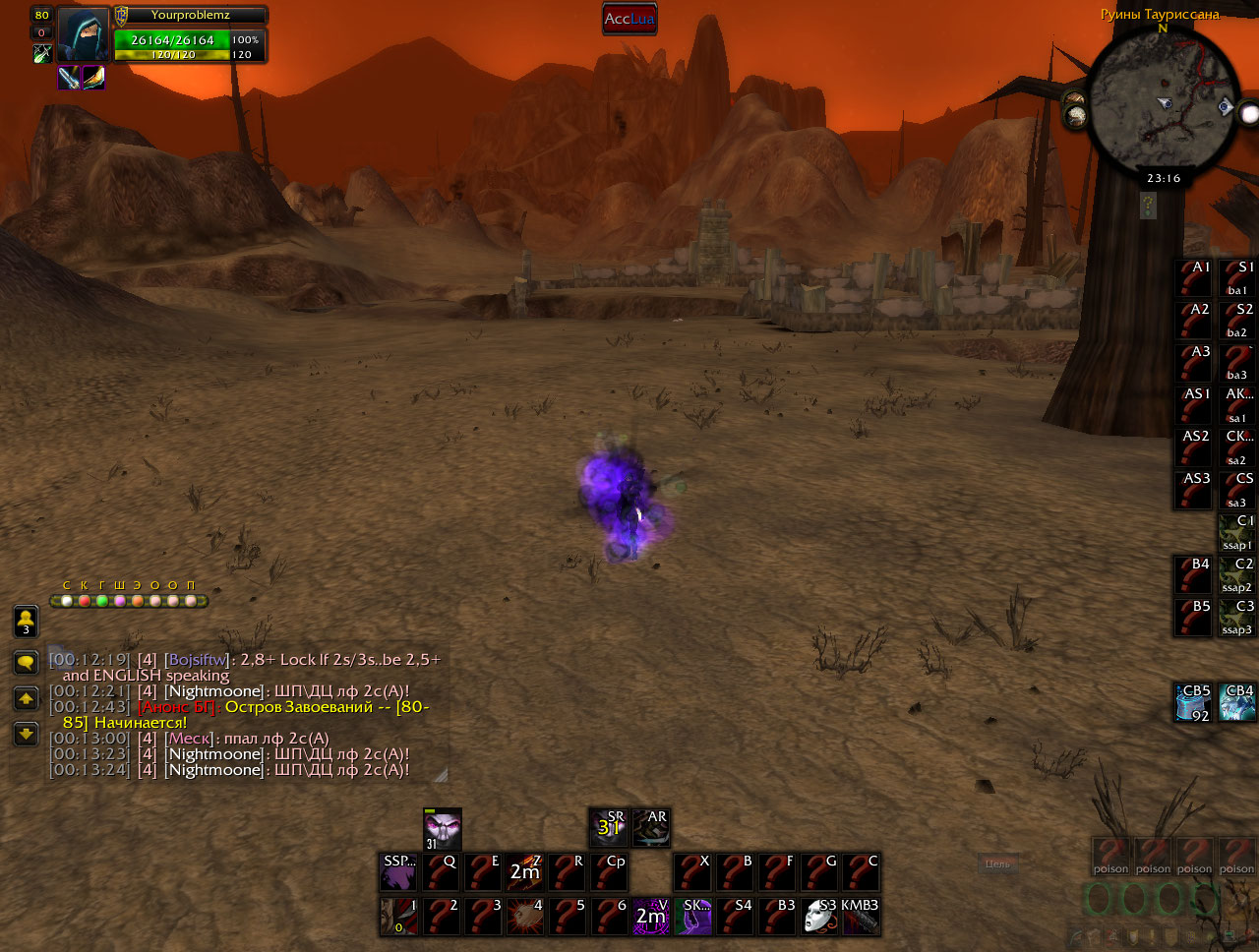Viewport: 1259px width, 952px height.
Task: Activate the green hooded ability labeled SK
Action: [x=693, y=917]
